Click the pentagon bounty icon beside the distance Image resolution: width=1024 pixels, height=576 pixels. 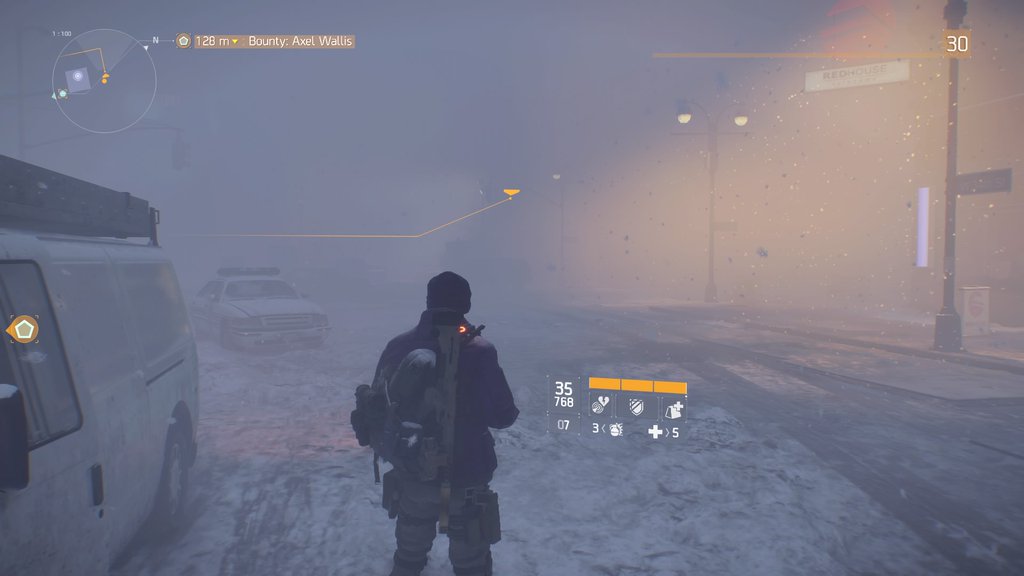[x=183, y=41]
